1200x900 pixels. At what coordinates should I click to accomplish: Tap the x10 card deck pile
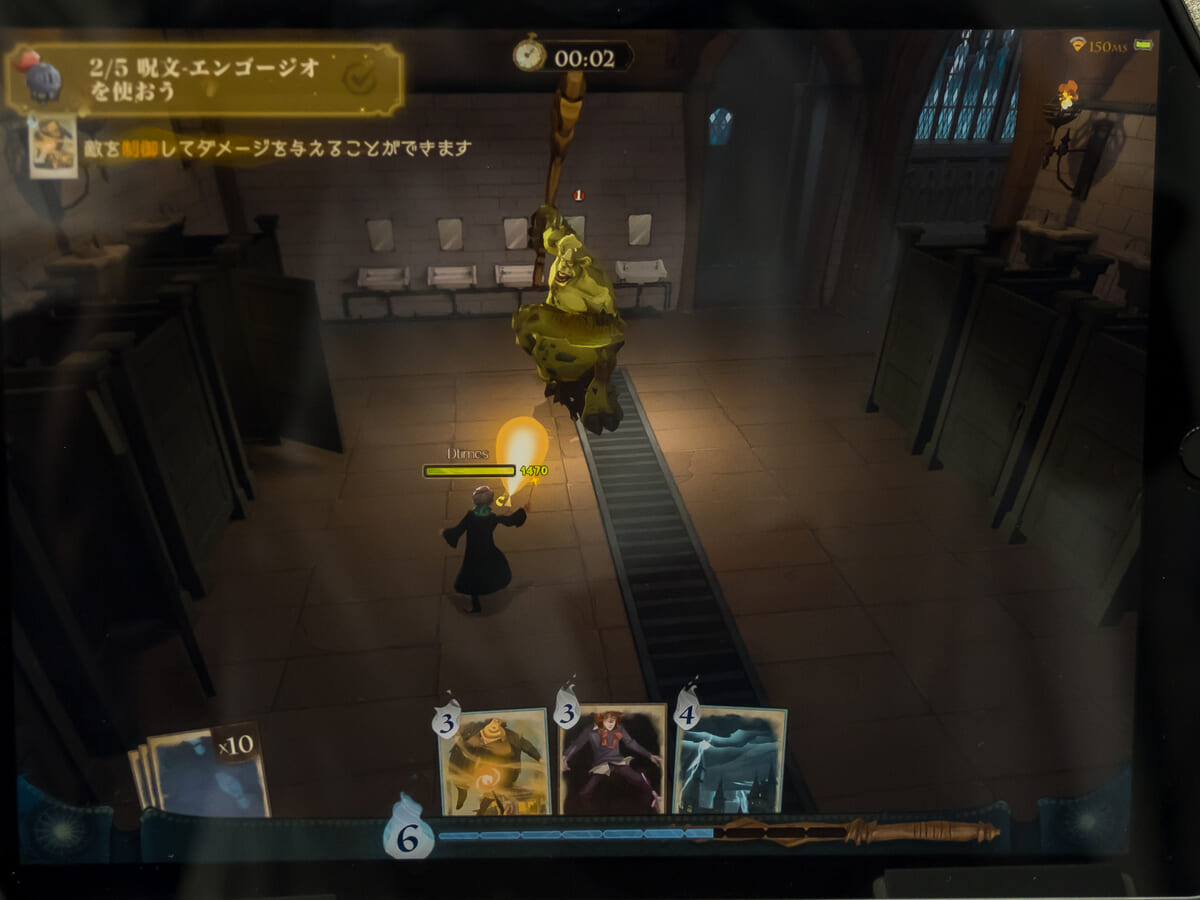point(206,773)
